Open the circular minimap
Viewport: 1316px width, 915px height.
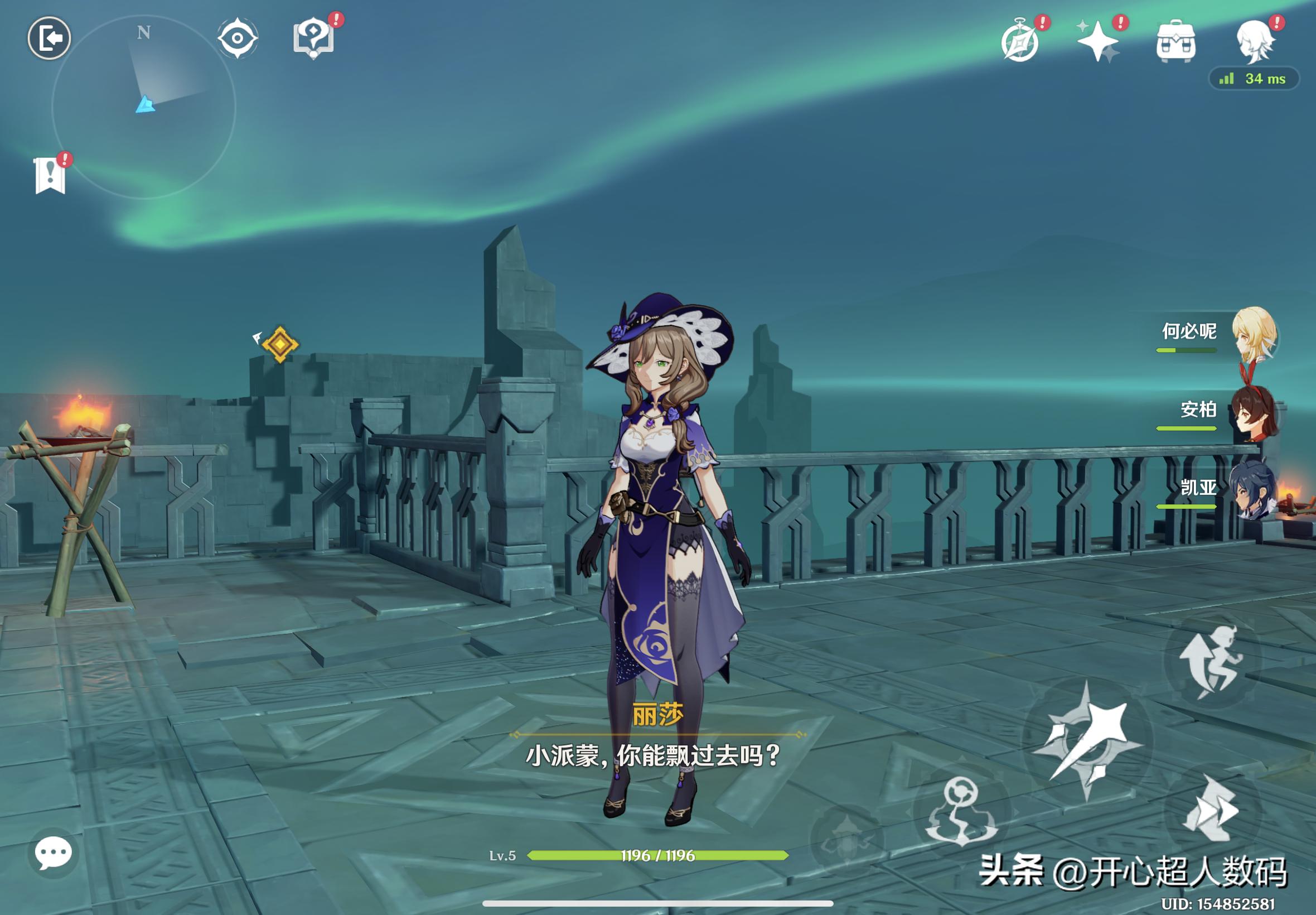tap(144, 107)
